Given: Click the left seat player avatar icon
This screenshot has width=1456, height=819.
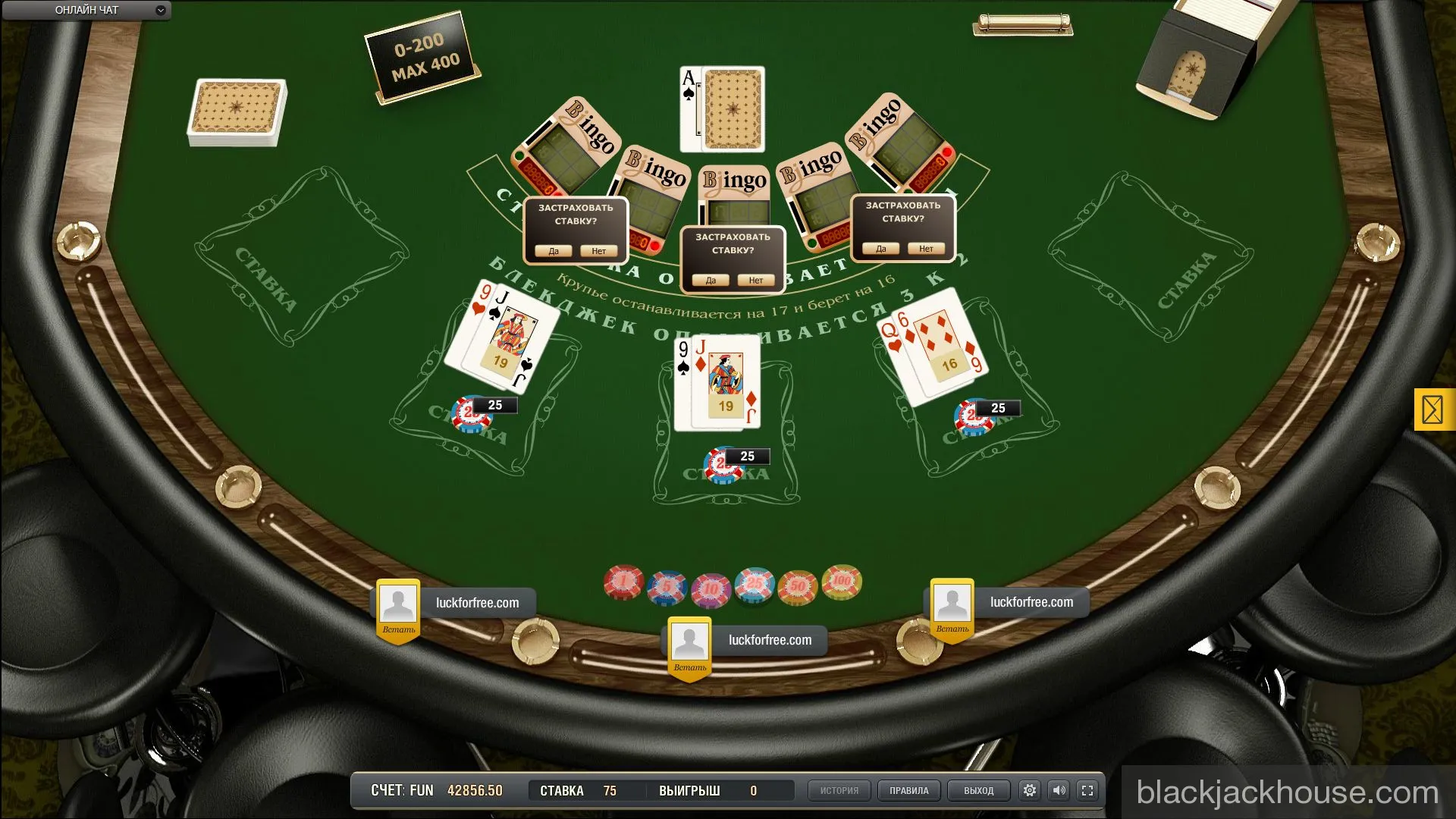Looking at the screenshot, I should pos(397,602).
